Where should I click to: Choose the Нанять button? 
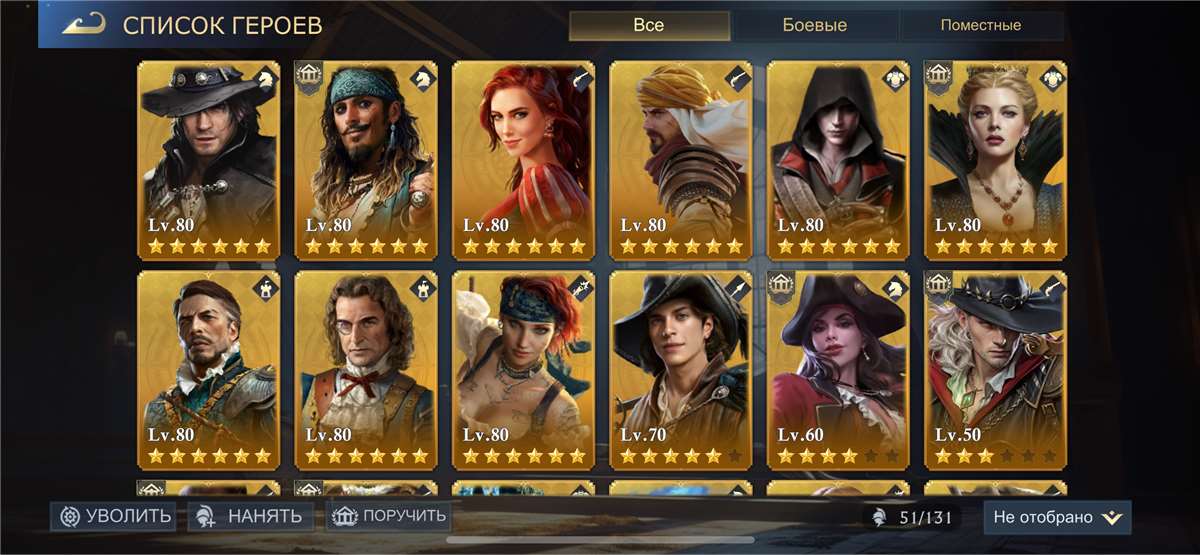tap(251, 516)
